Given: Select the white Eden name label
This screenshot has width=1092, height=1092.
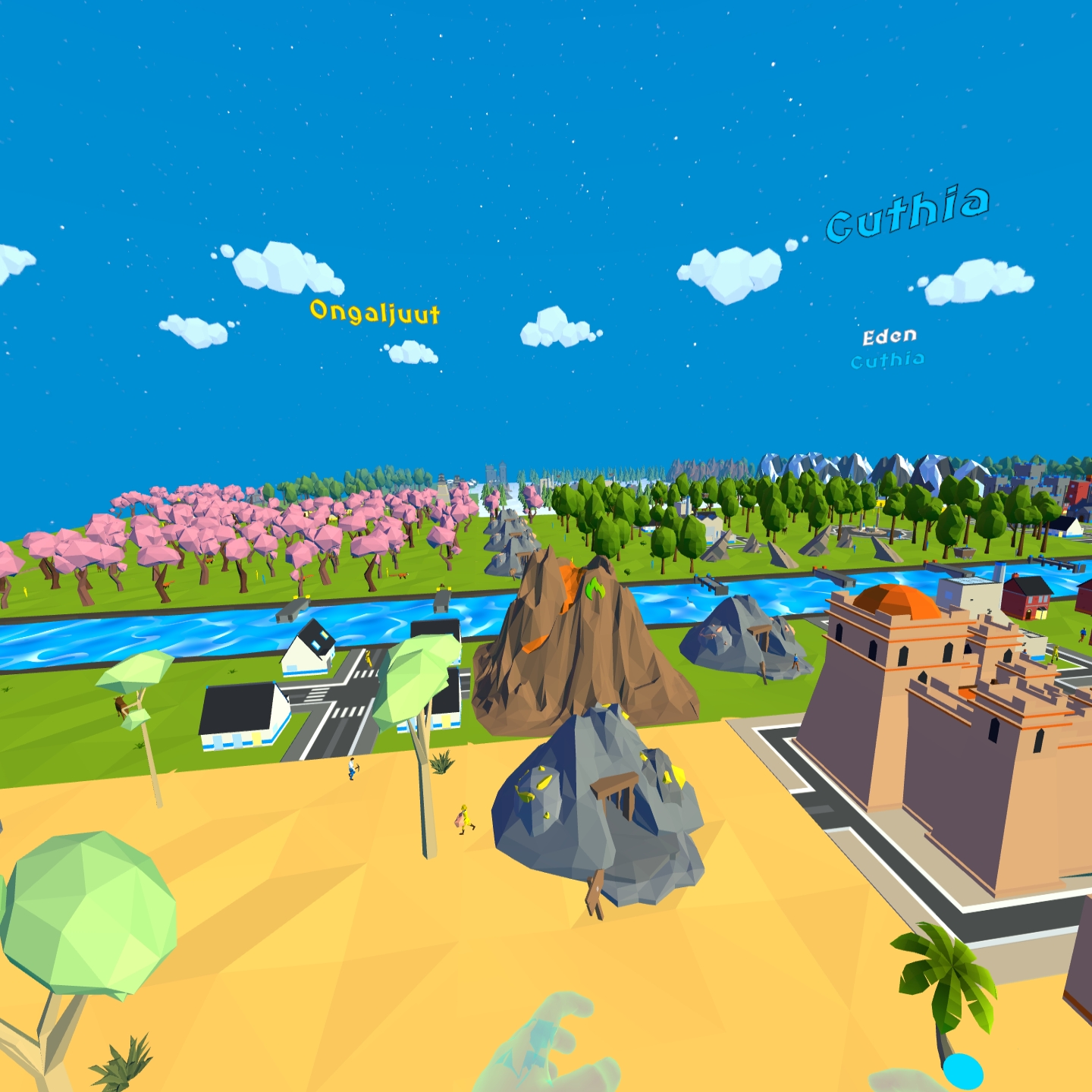Looking at the screenshot, I should 890,336.
